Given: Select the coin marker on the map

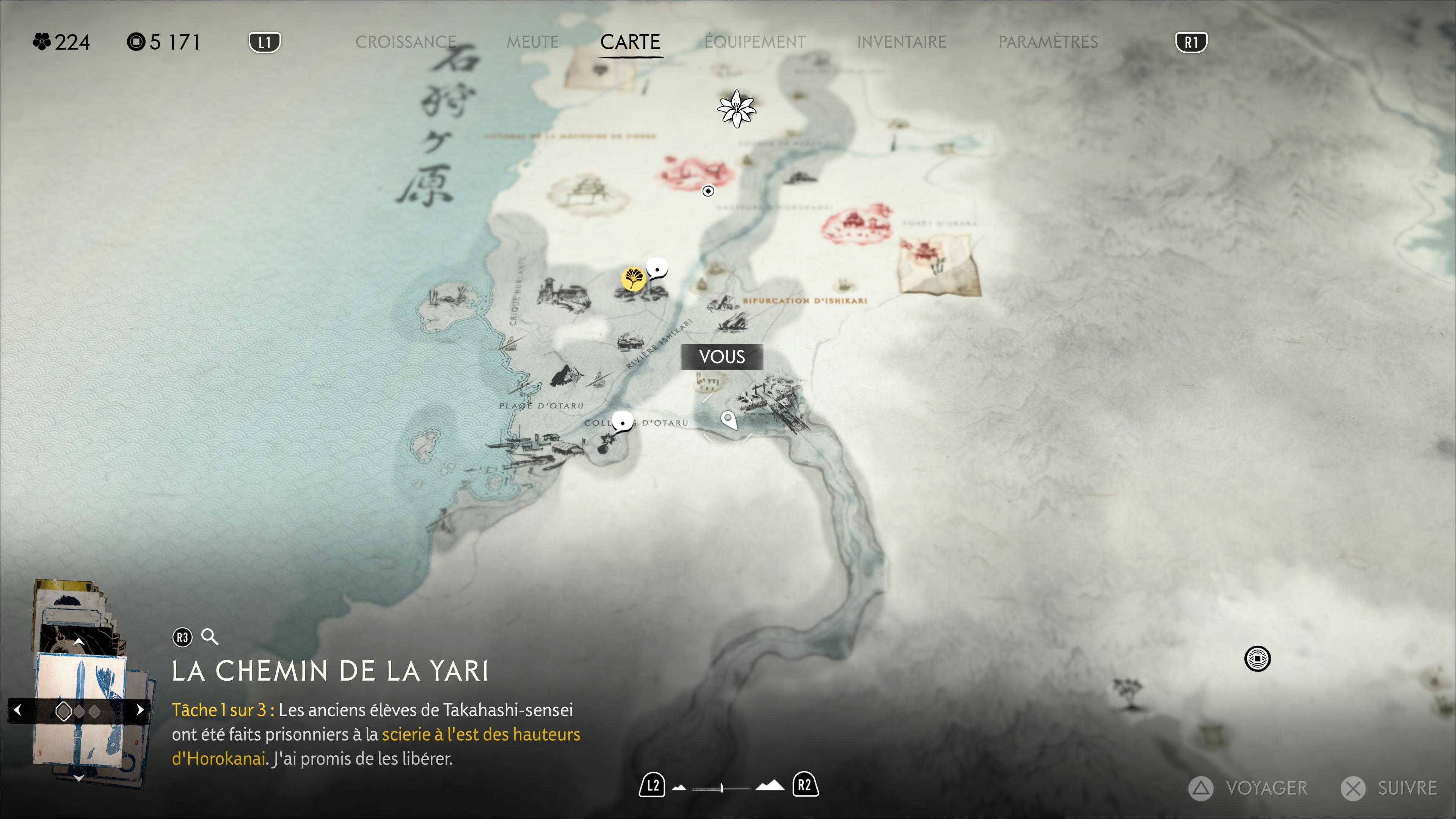Looking at the screenshot, I should click(x=1257, y=659).
